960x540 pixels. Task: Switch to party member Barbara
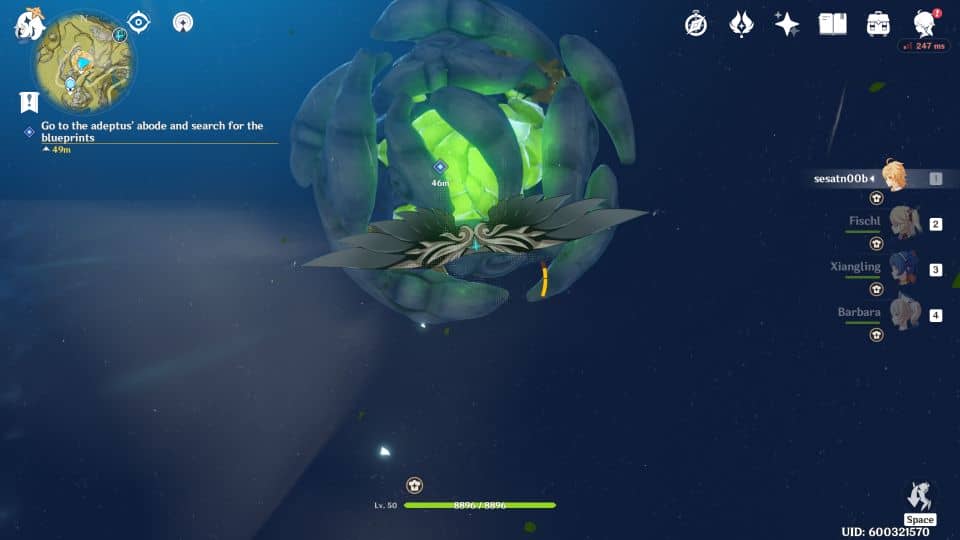click(905, 313)
